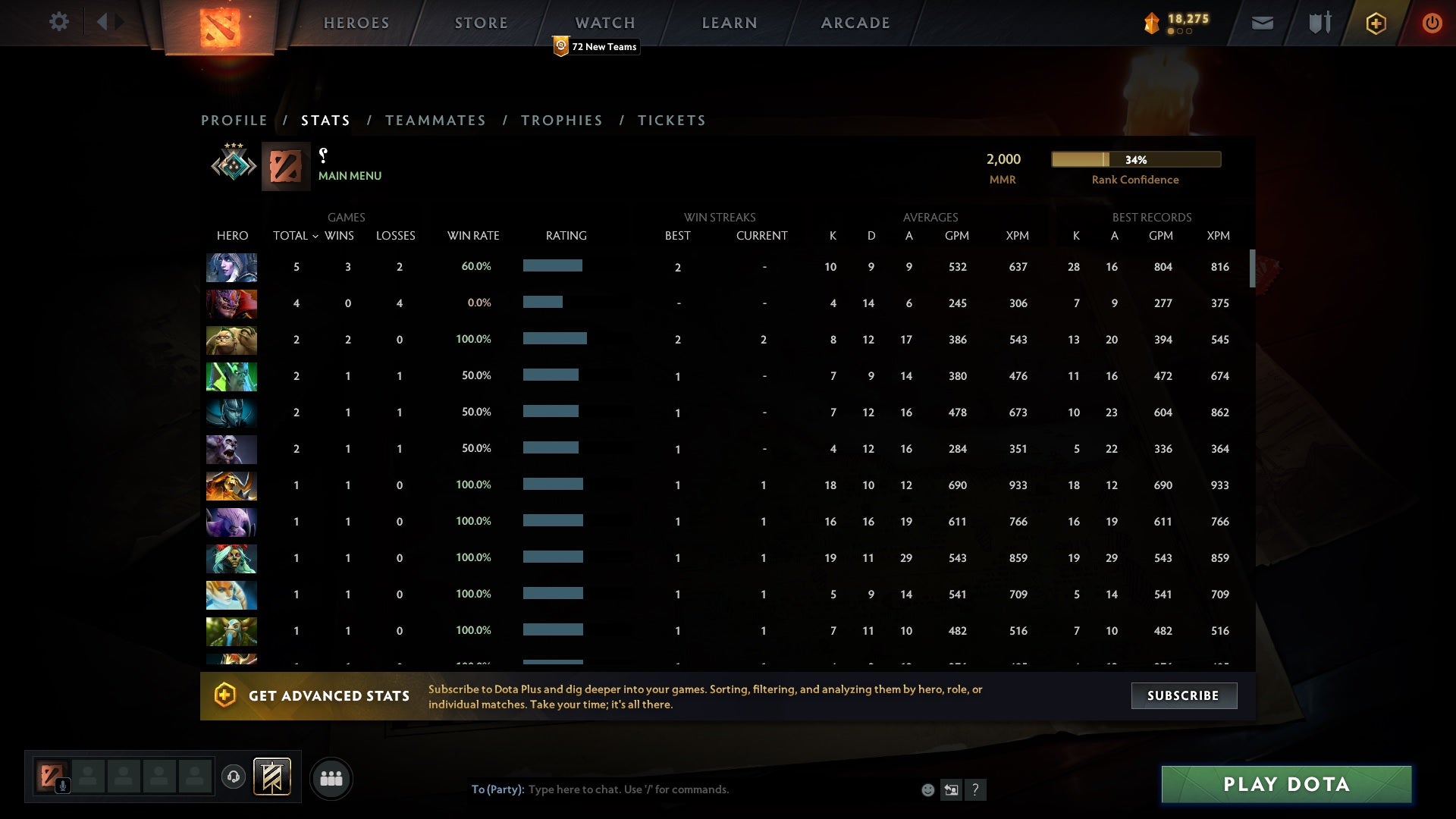Toggle the chat channel swap icon
Viewport: 1456px width, 819px height.
952,789
